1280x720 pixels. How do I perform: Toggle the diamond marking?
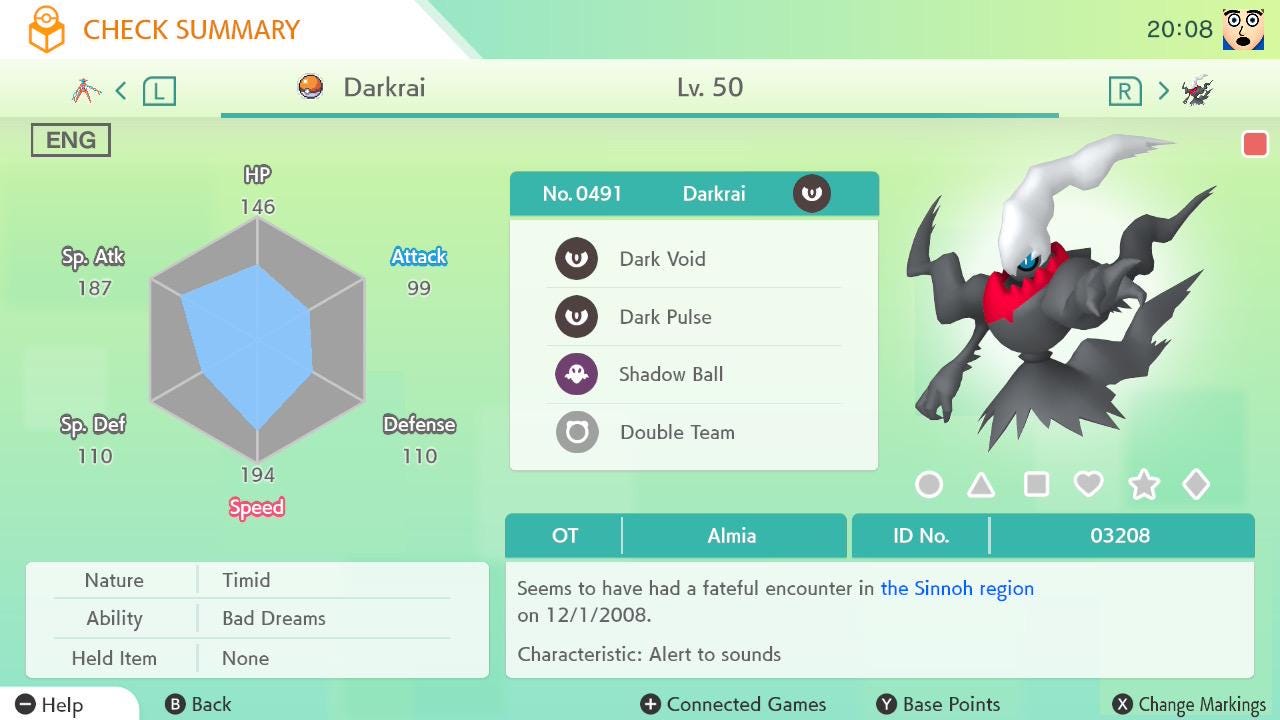pyautogui.click(x=1196, y=485)
